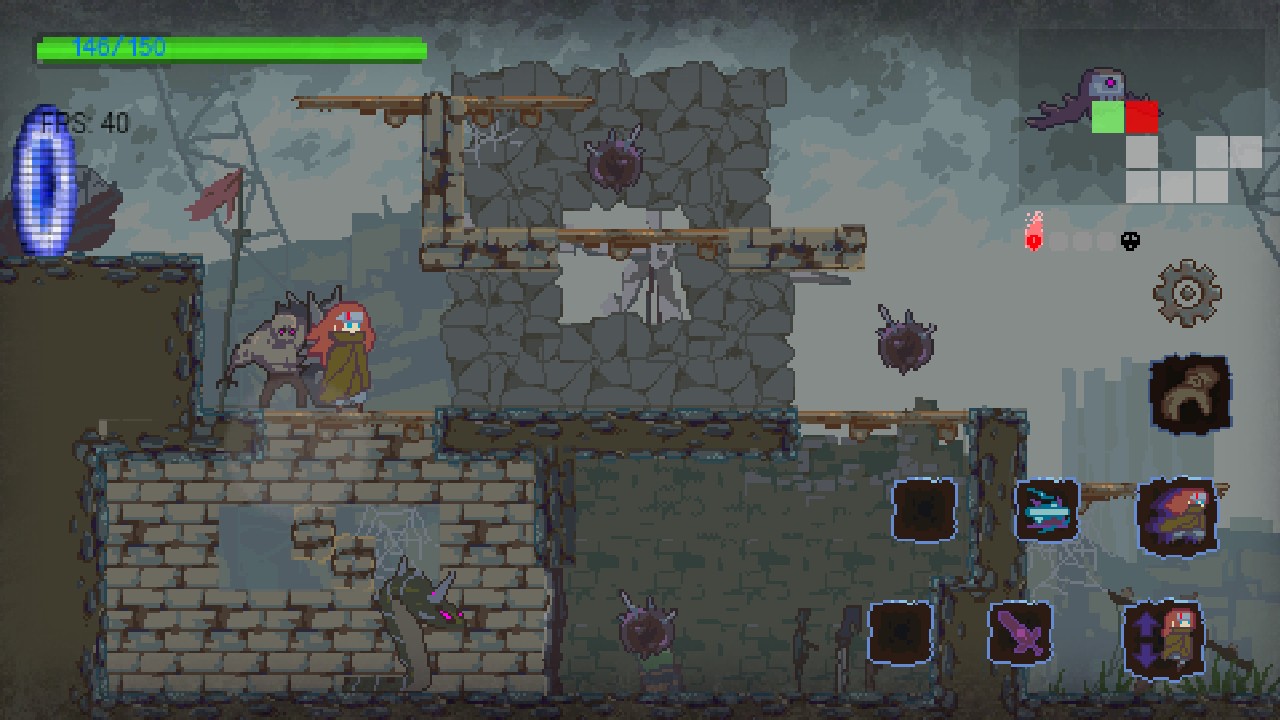Select the red room on the minimap
Screen dimensions: 1280x720
(1141, 117)
